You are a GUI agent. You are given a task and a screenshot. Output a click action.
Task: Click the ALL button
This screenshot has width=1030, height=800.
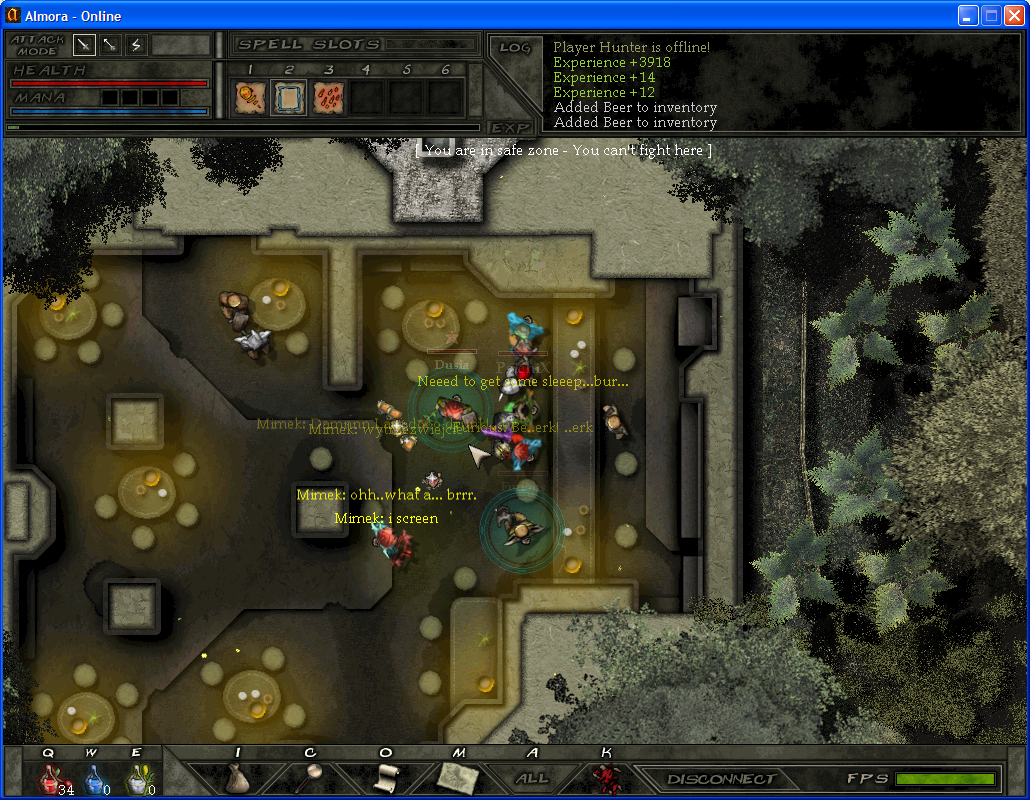tap(532, 778)
